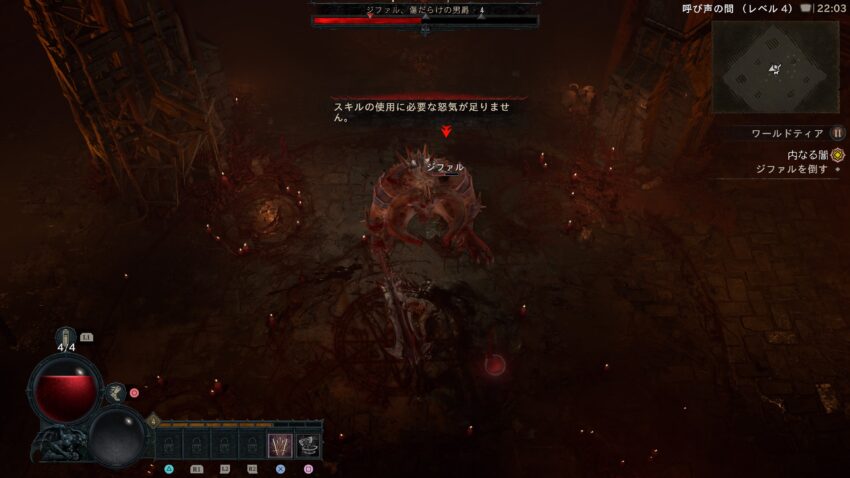Use the healing potion icon showing 4/4
The height and width of the screenshot is (478, 850).
[67, 338]
